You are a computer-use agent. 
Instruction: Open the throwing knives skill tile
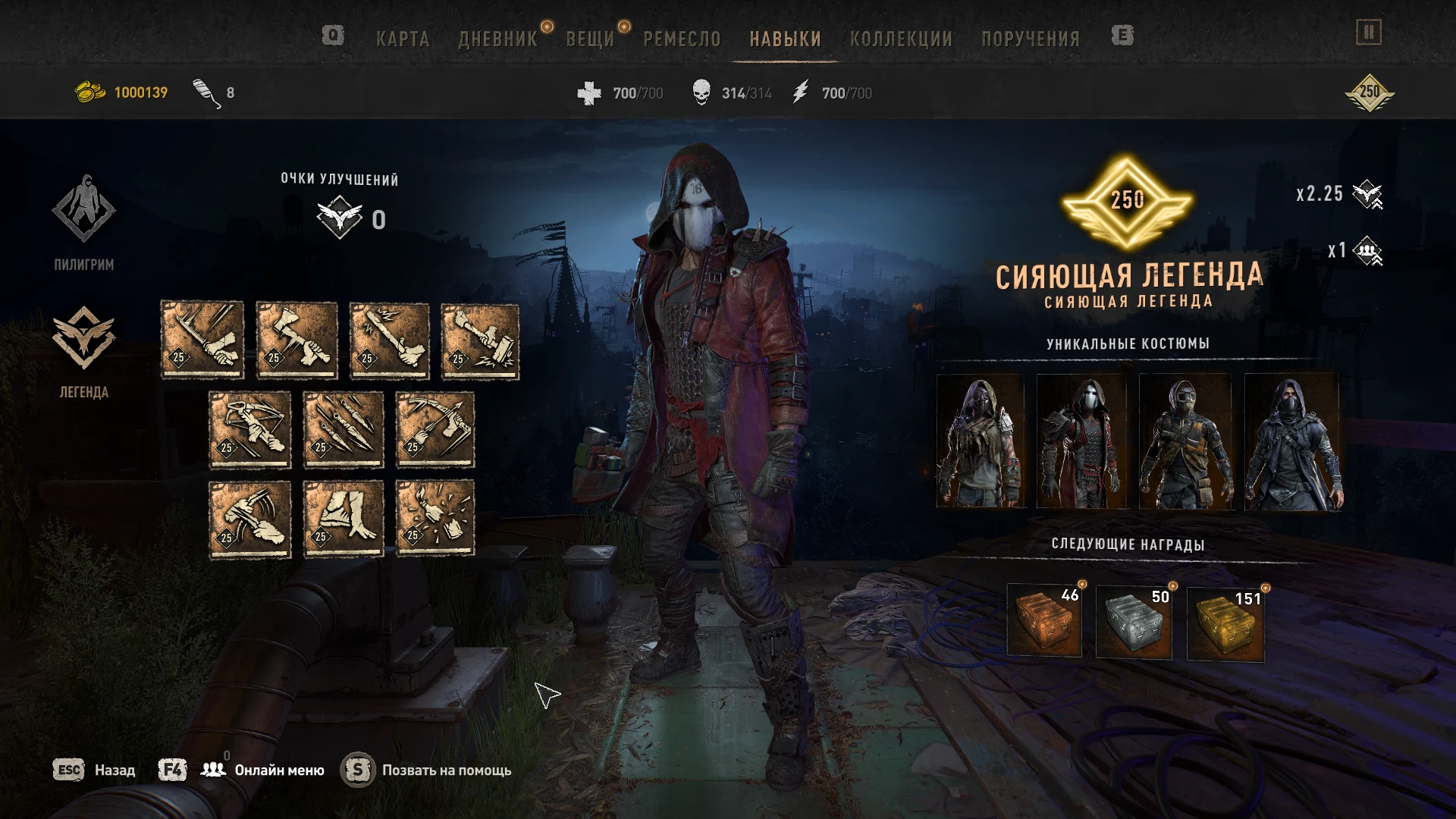(343, 428)
